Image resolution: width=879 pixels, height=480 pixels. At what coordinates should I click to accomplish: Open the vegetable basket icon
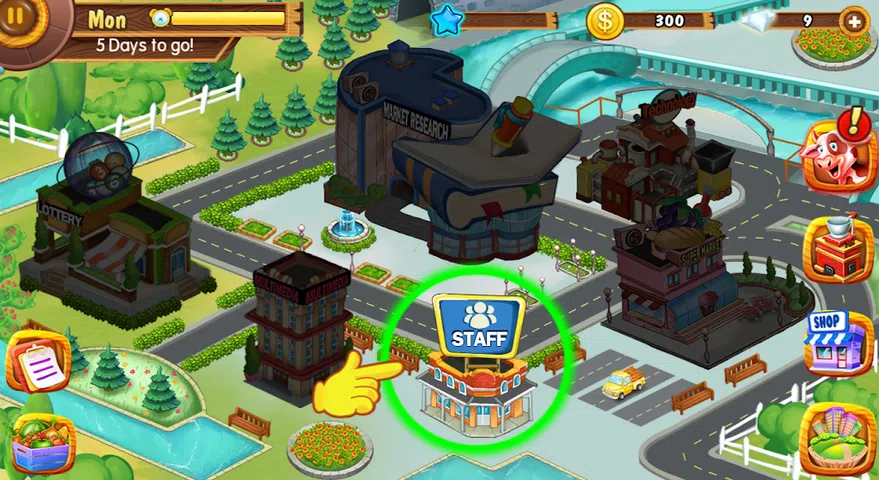[x=40, y=444]
